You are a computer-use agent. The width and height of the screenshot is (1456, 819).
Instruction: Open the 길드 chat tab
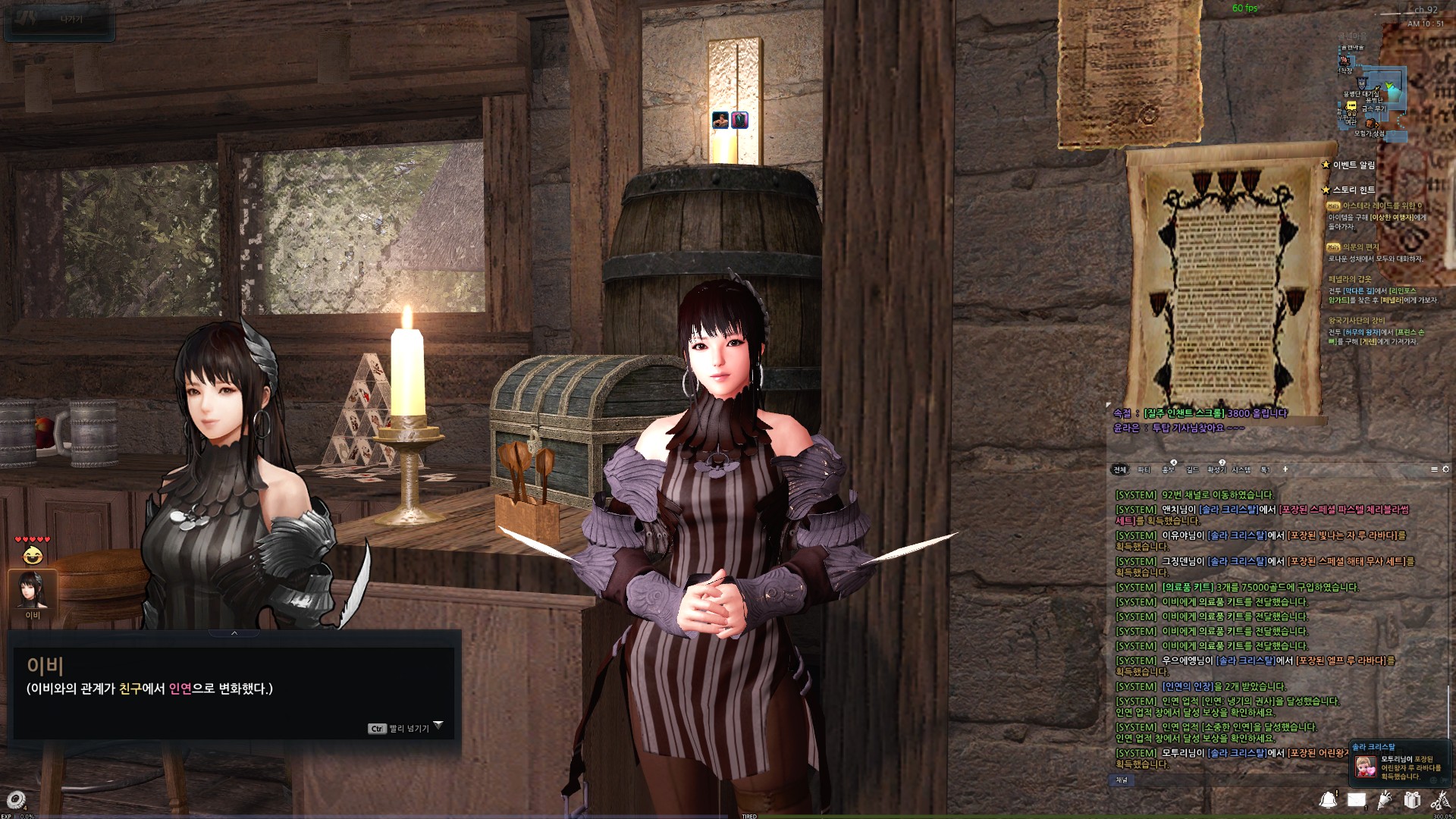point(1192,470)
